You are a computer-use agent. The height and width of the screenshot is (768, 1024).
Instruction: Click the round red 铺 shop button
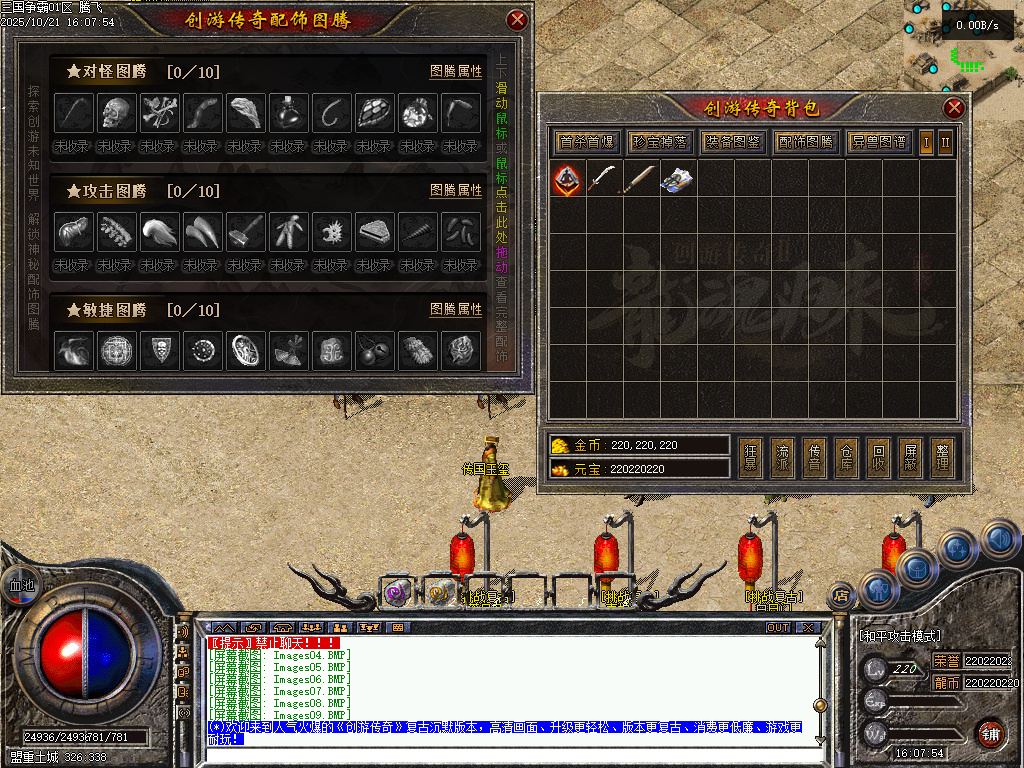990,733
